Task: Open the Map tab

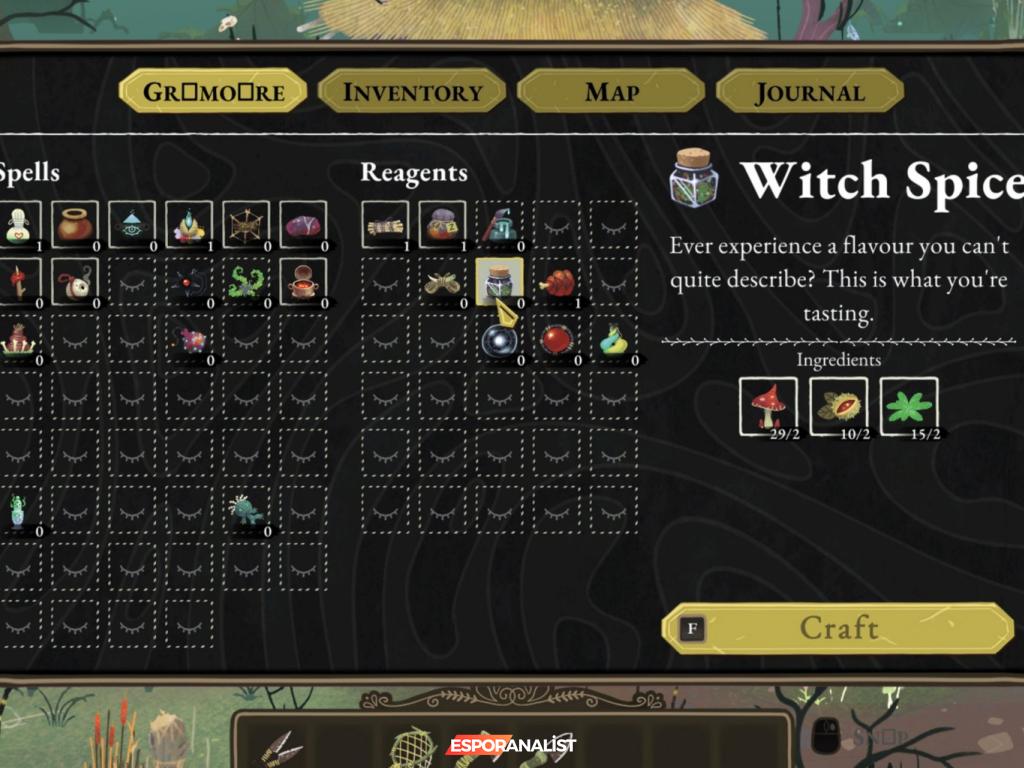Action: click(x=611, y=92)
